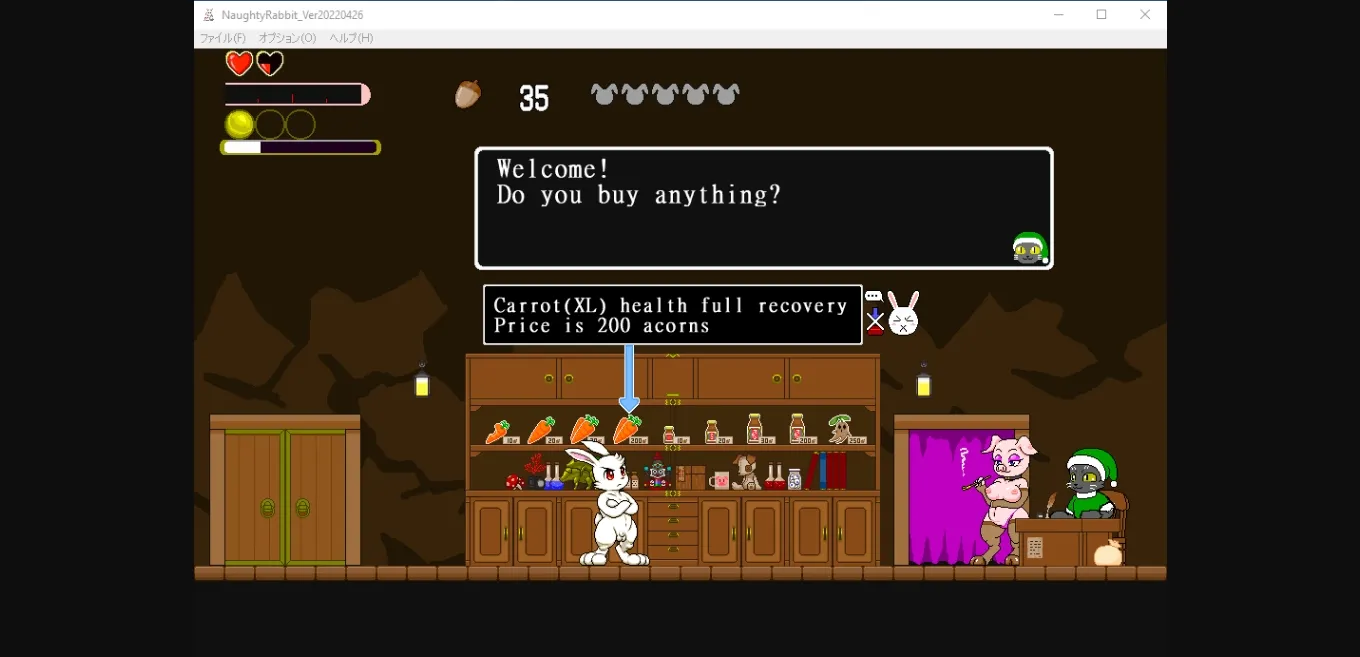The height and width of the screenshot is (657, 1360).
Task: Choose the small carrot priced 10 acorns
Action: 497,432
